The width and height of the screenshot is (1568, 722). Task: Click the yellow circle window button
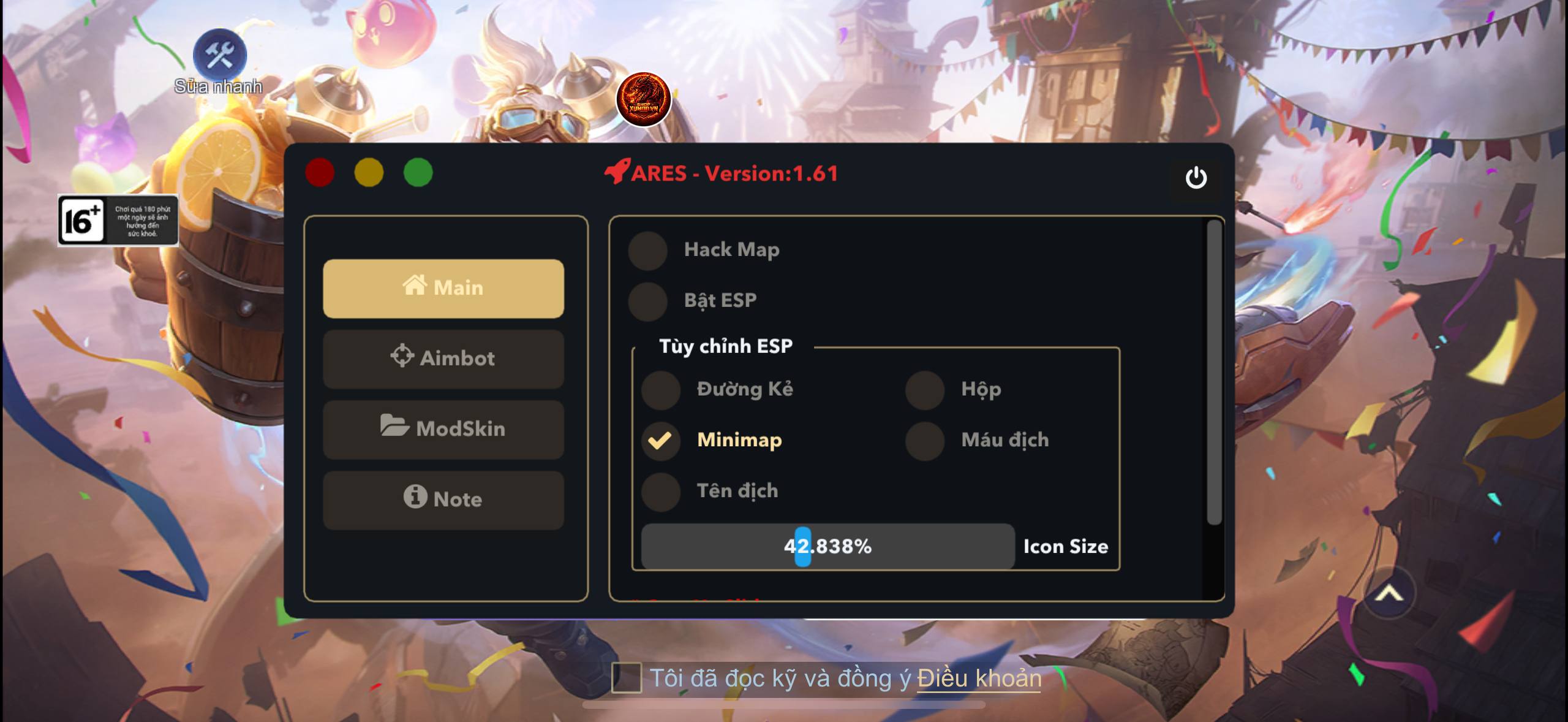click(x=369, y=172)
